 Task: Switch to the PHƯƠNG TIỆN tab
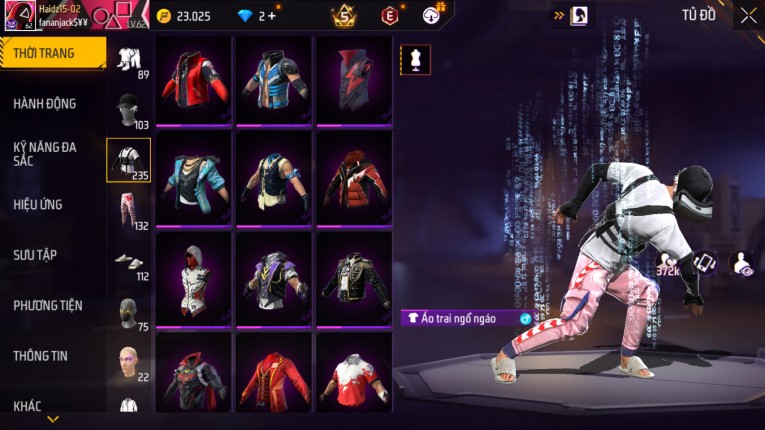48,305
